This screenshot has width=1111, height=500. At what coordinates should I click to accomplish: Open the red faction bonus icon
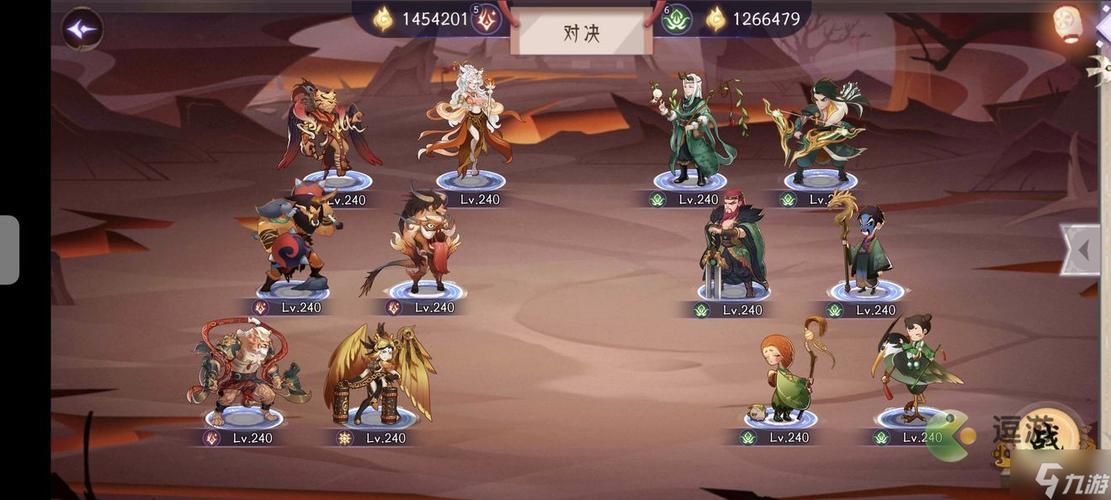click(x=486, y=19)
